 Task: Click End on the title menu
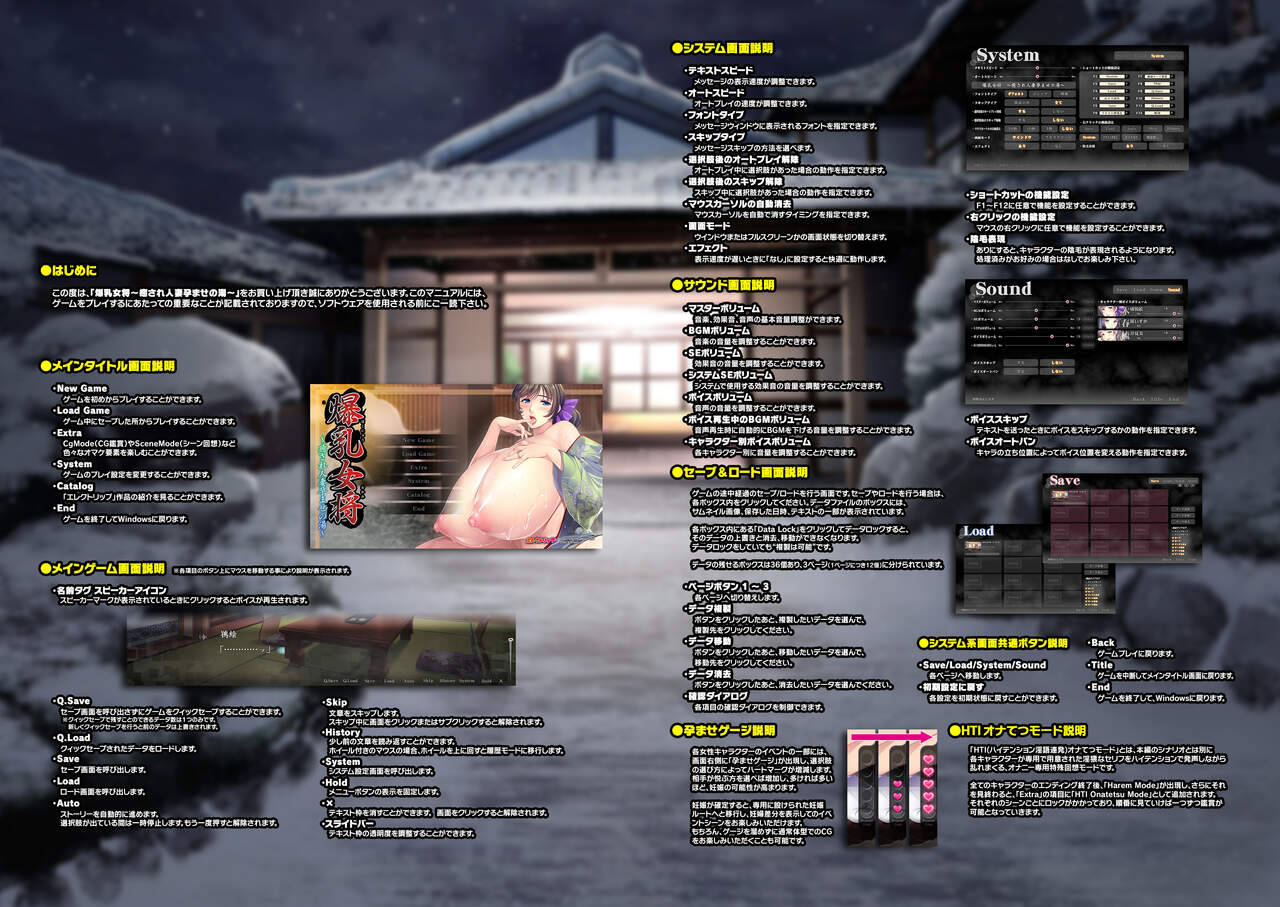pyautogui.click(x=418, y=508)
